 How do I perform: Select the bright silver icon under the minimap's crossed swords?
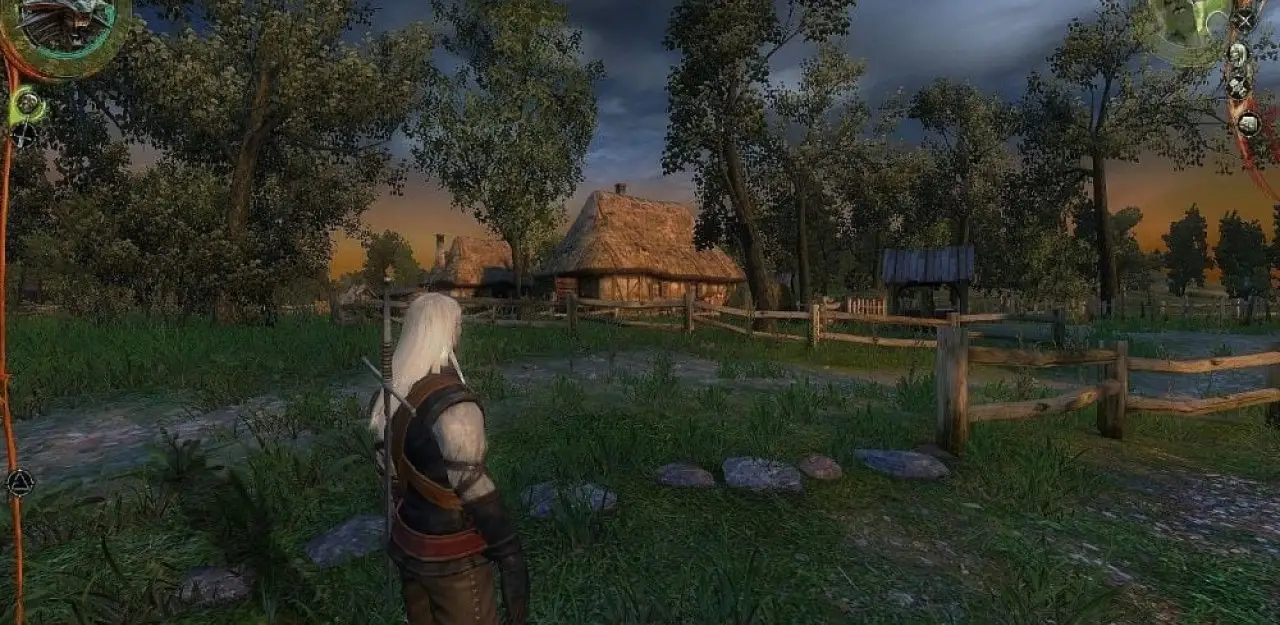pyautogui.click(x=1238, y=54)
